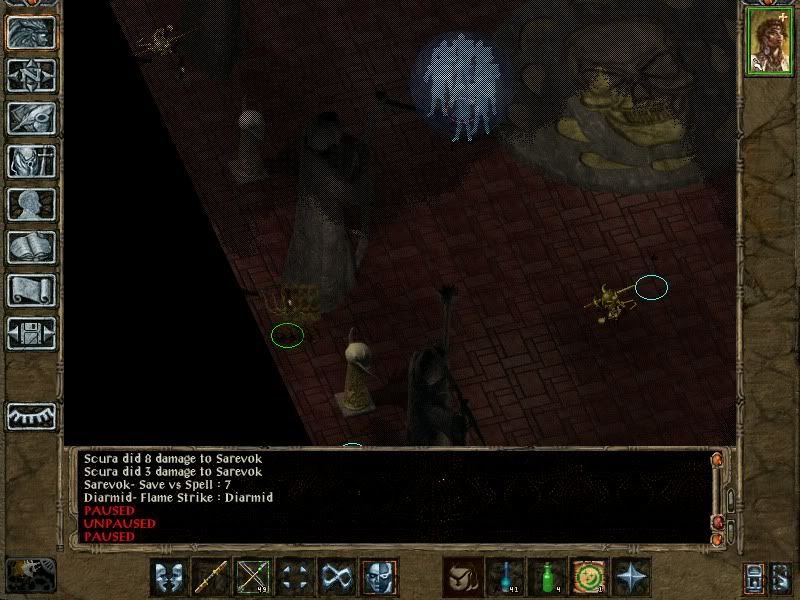Use the green potion quick item
The image size is (800, 600).
tap(547, 577)
